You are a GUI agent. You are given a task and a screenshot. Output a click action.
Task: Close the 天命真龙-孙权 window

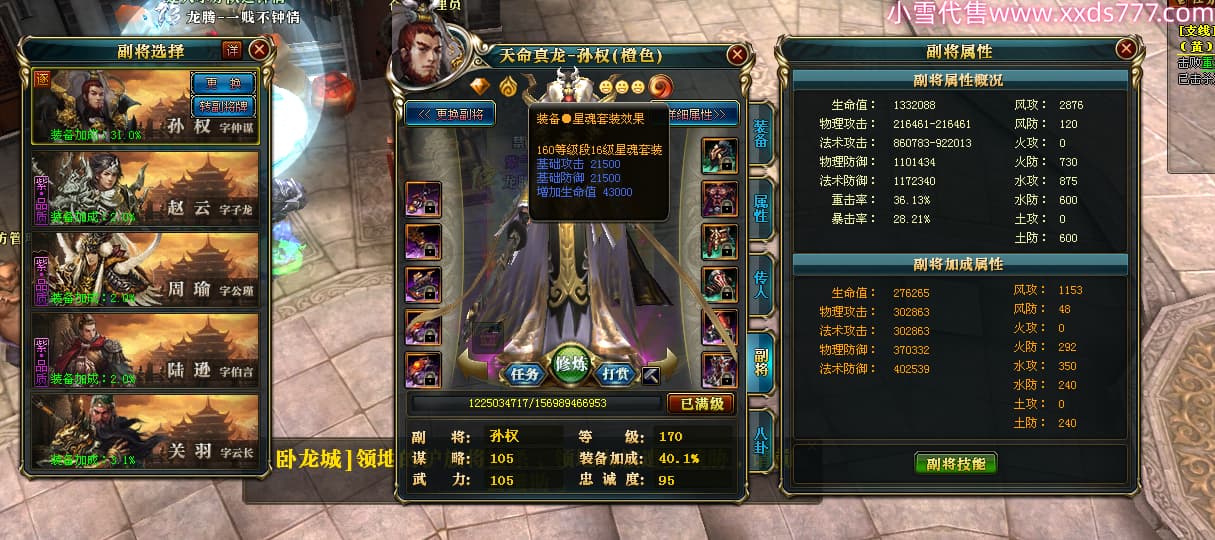[x=737, y=55]
